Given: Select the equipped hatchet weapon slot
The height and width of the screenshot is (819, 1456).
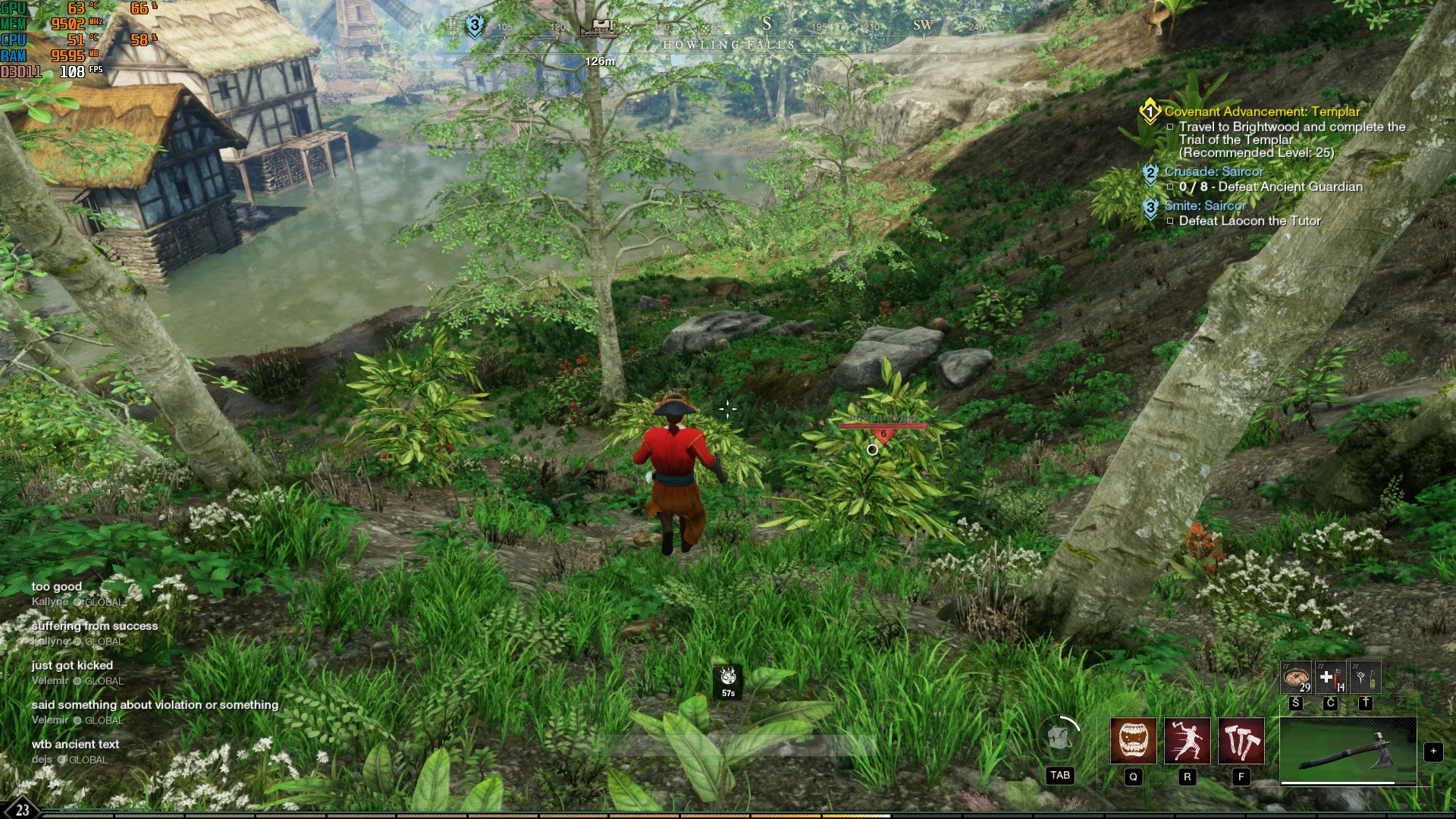Looking at the screenshot, I should pyautogui.click(x=1348, y=751).
